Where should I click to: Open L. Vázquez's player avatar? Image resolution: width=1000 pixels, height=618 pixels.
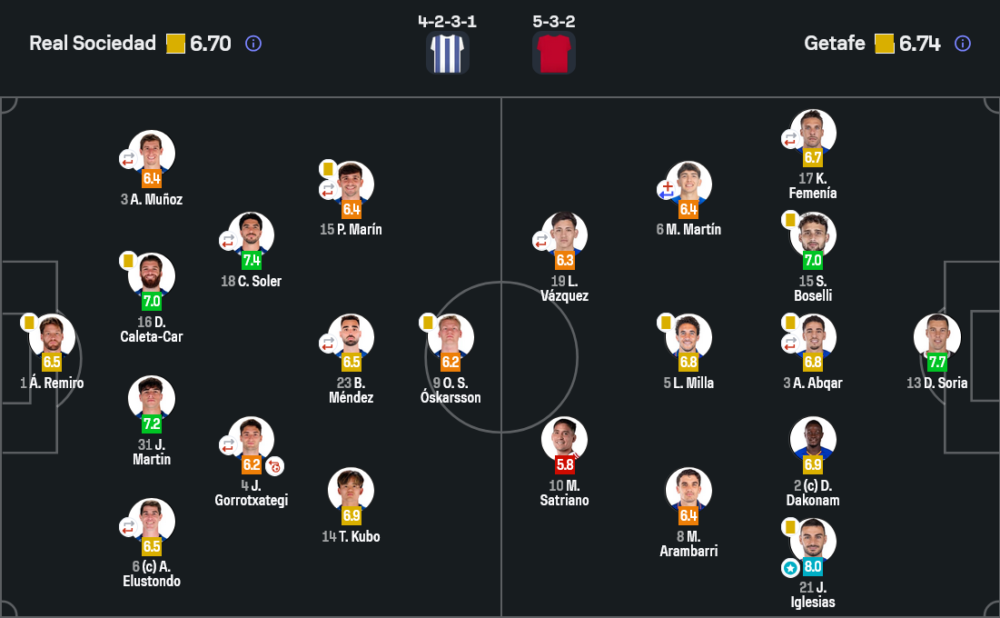click(x=564, y=235)
